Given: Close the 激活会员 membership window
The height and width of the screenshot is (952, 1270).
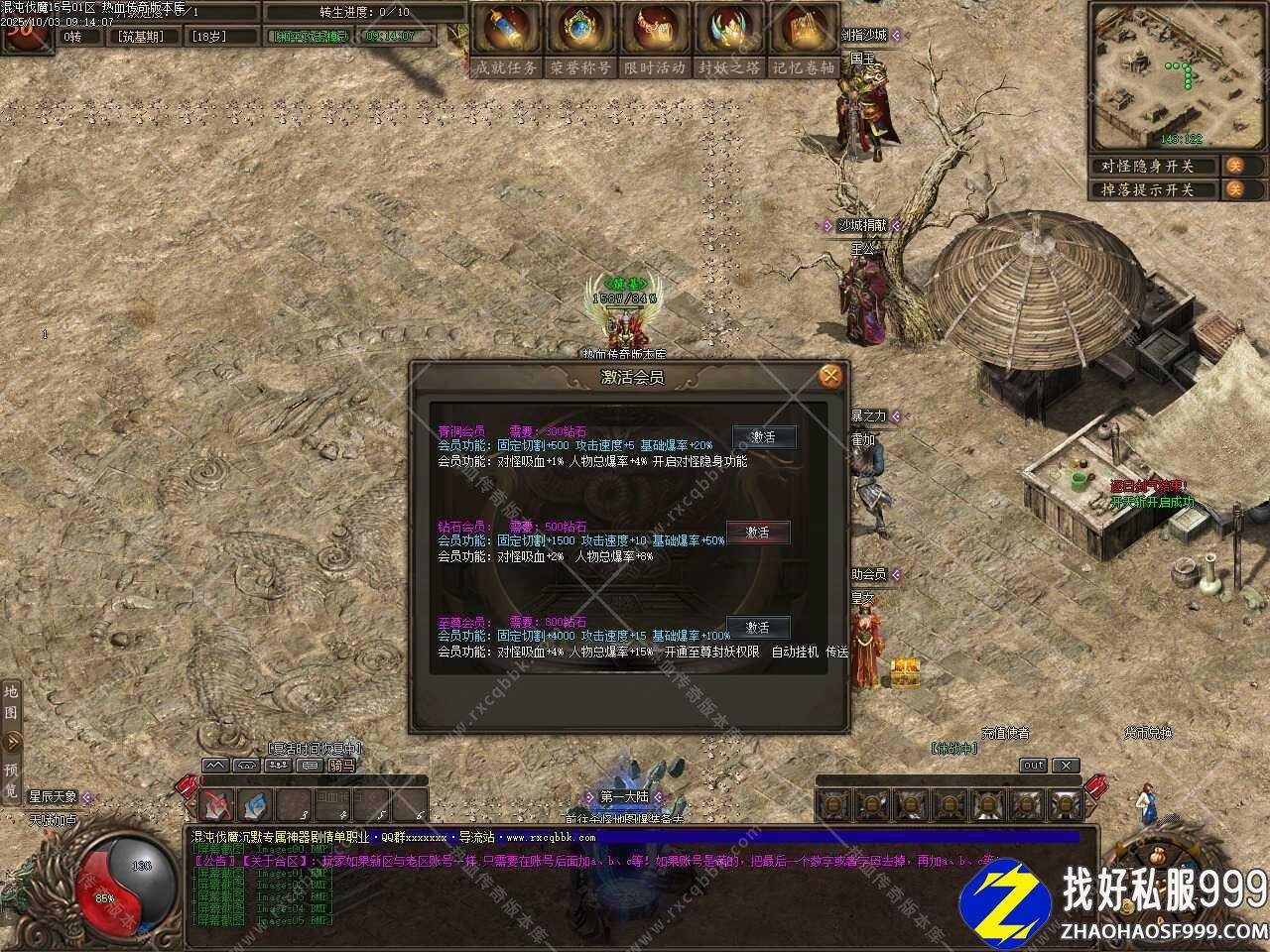Looking at the screenshot, I should [x=830, y=376].
